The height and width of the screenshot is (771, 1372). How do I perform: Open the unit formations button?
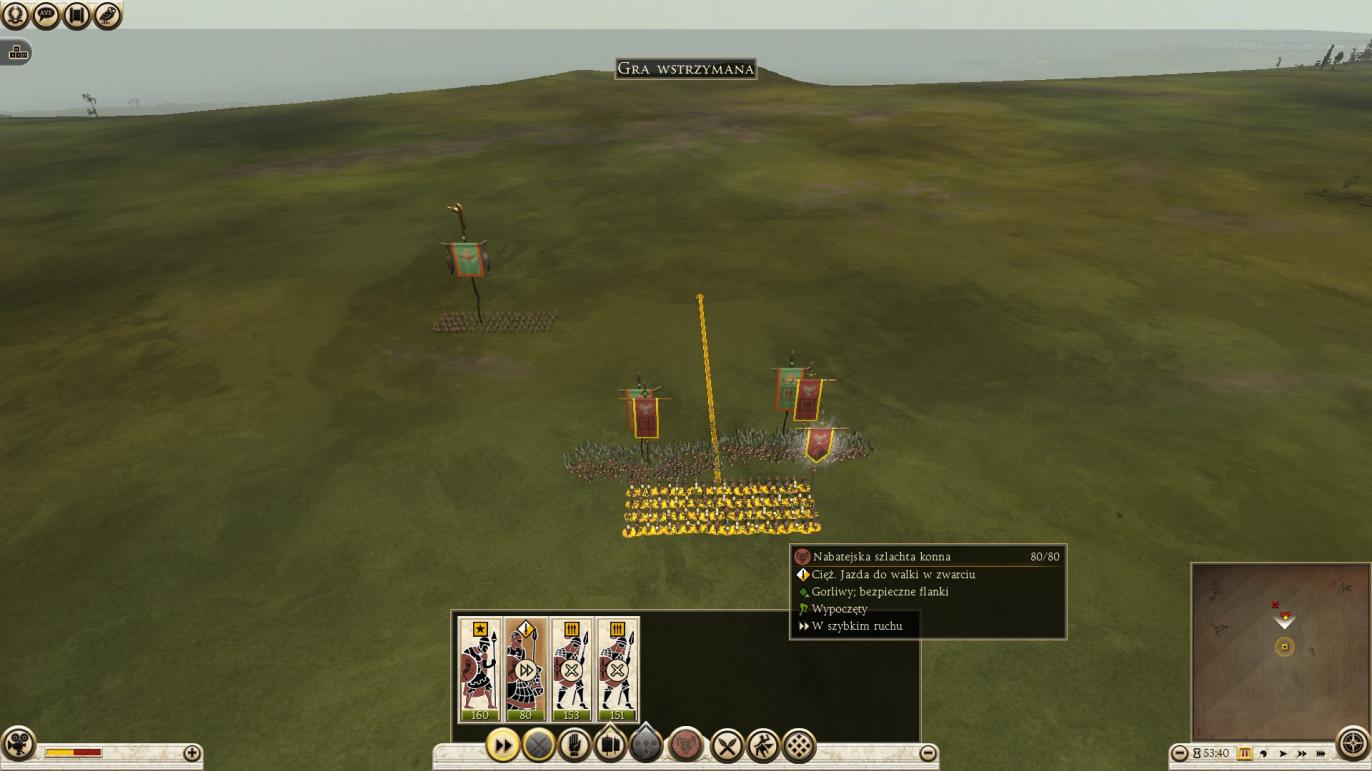[x=610, y=745]
